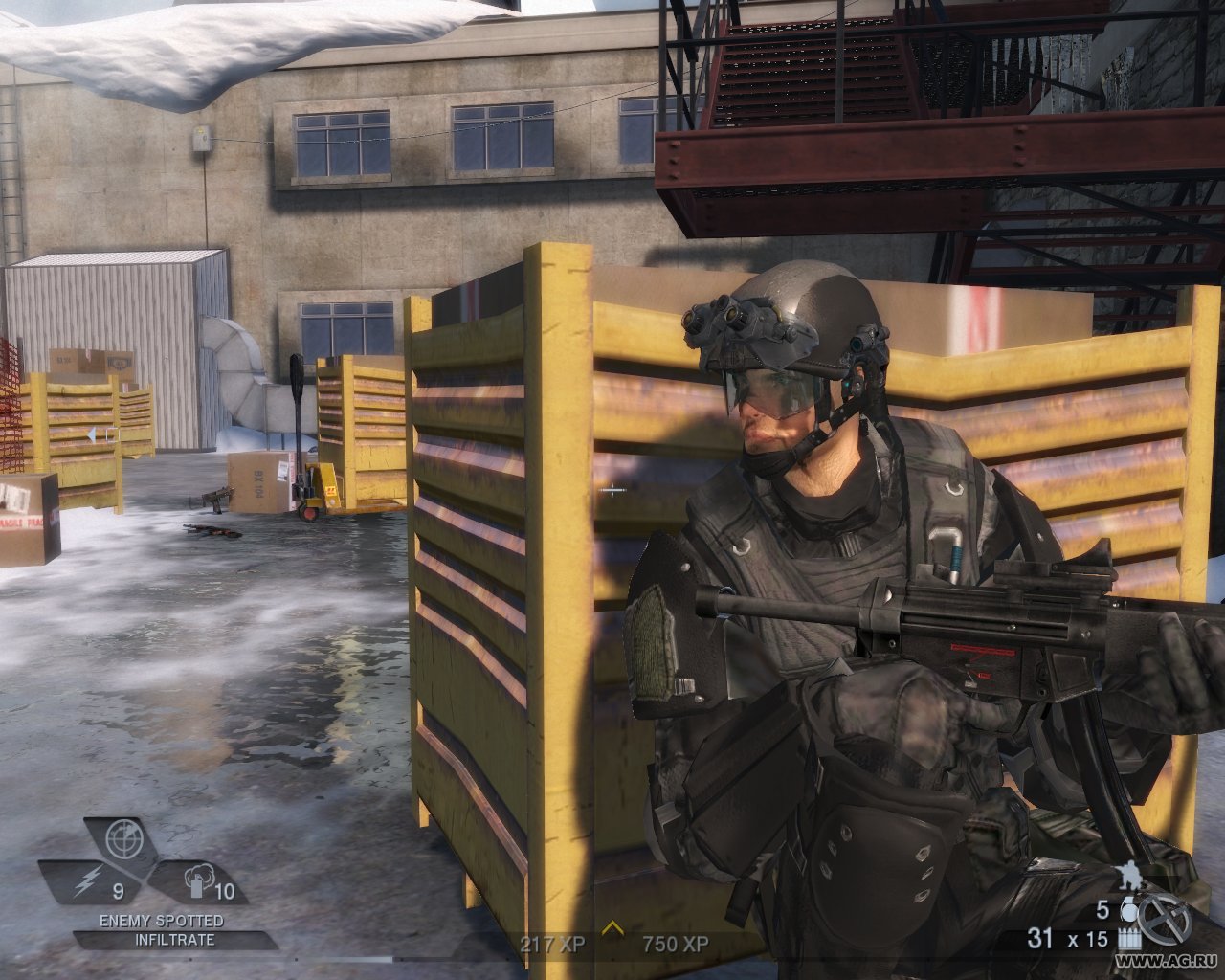Expand the ENEMY SPOTTED notification banner
This screenshot has height=980, width=1225.
[x=162, y=920]
